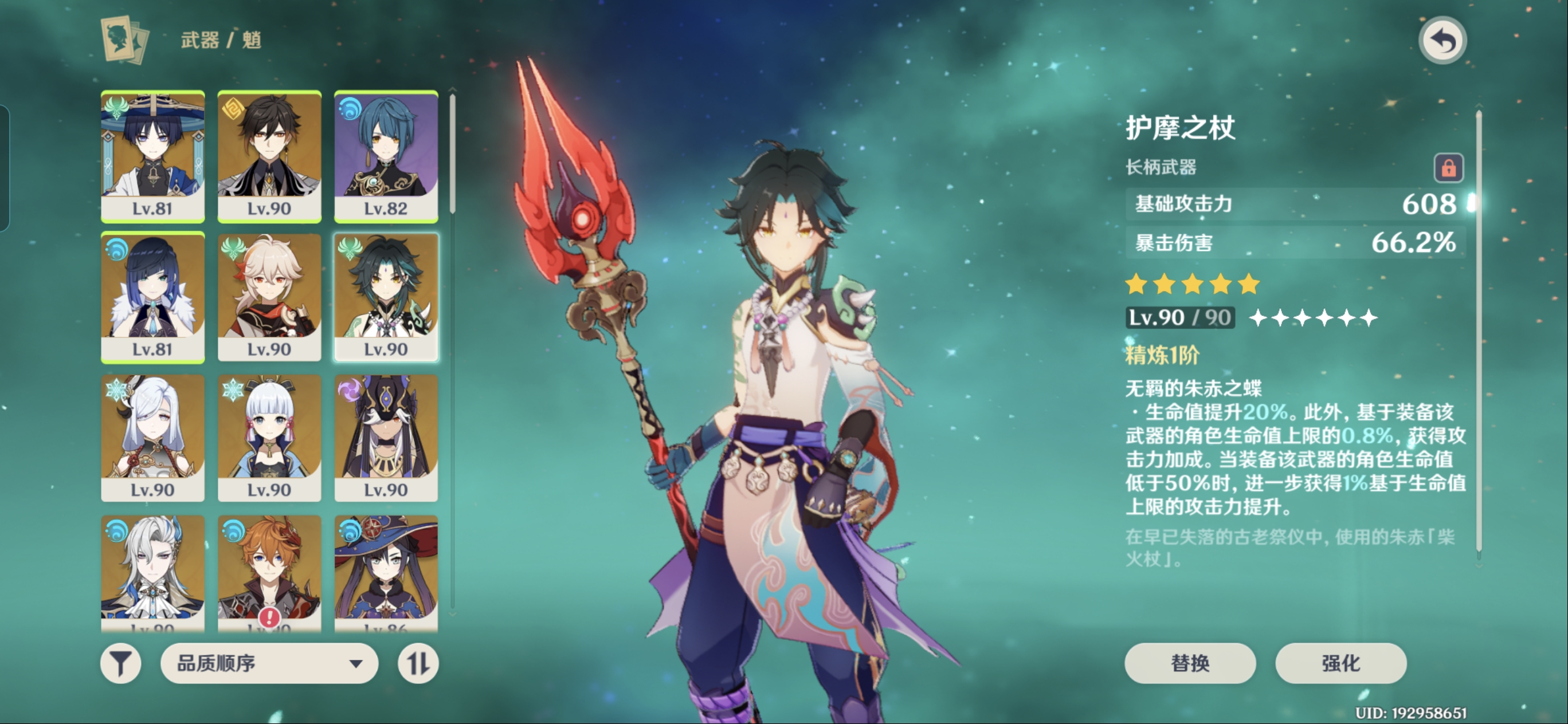Open the 品质顺序 sort dropdown
Viewport: 1568px width, 724px height.
269,663
